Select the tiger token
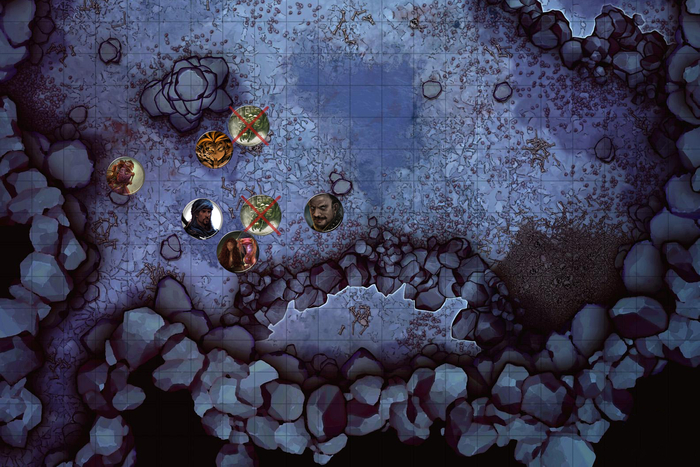This screenshot has width=700, height=467. (x=214, y=149)
